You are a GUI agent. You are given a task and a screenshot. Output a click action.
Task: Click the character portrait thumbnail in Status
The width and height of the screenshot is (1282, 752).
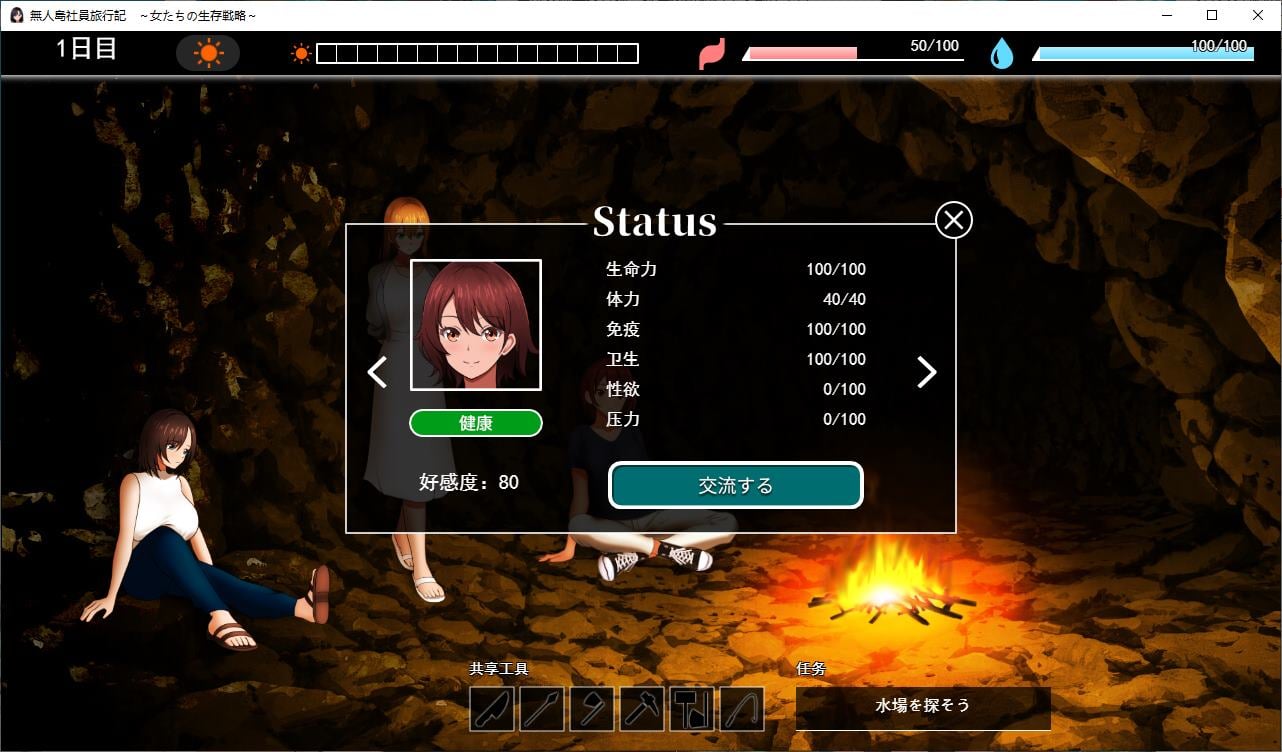[x=475, y=323]
